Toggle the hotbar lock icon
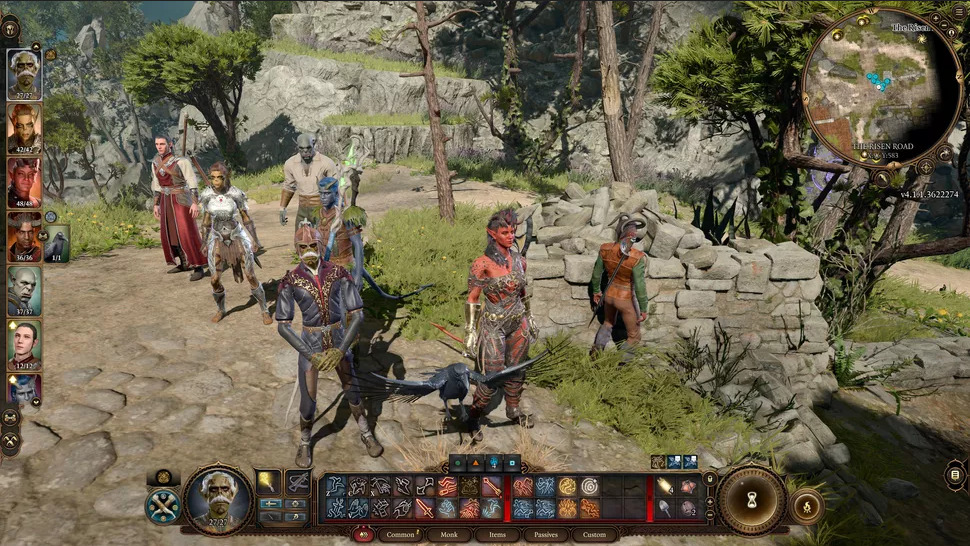Screen dimensions: 970x546 [709, 478]
